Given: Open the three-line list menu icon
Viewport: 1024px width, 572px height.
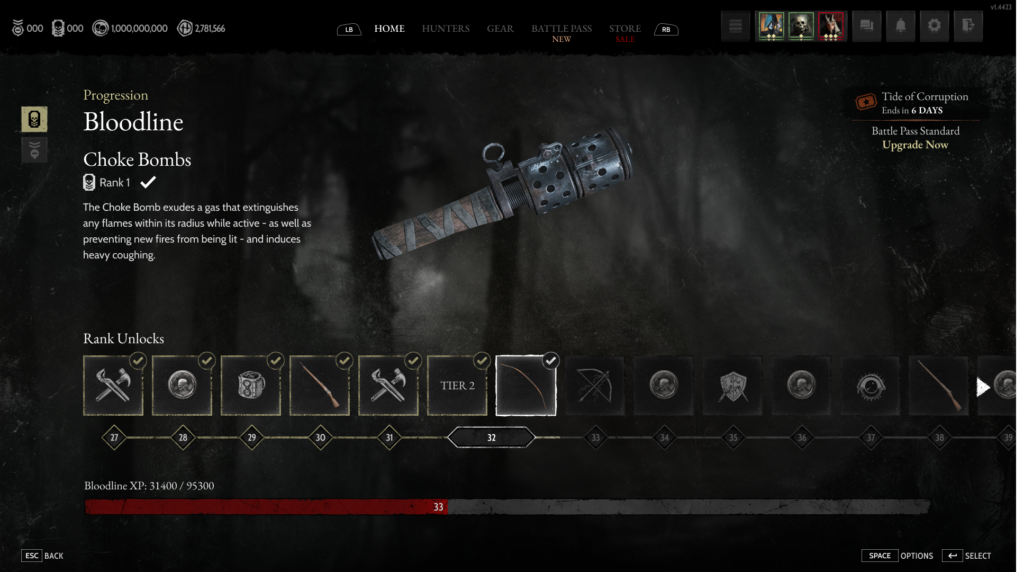Looking at the screenshot, I should coord(736,26).
